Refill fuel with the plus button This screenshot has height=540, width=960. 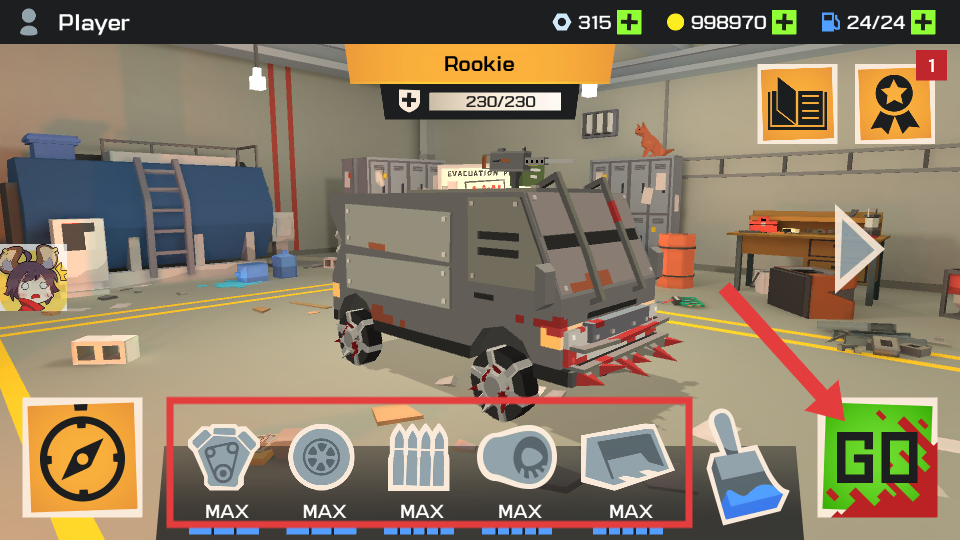(x=923, y=22)
